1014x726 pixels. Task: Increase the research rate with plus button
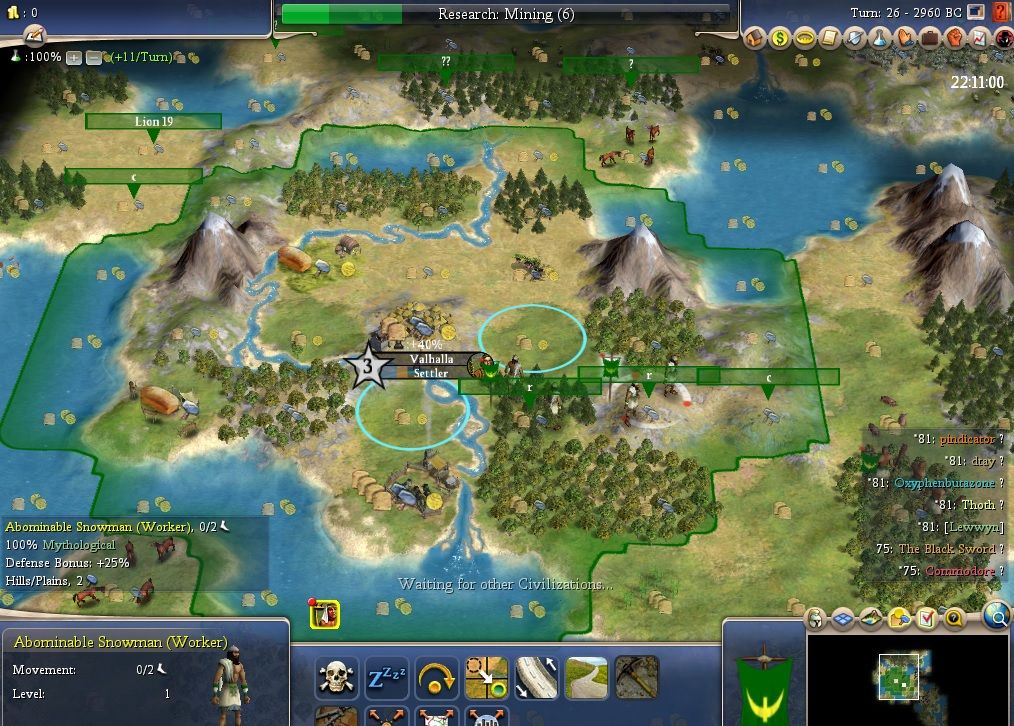pyautogui.click(x=73, y=57)
